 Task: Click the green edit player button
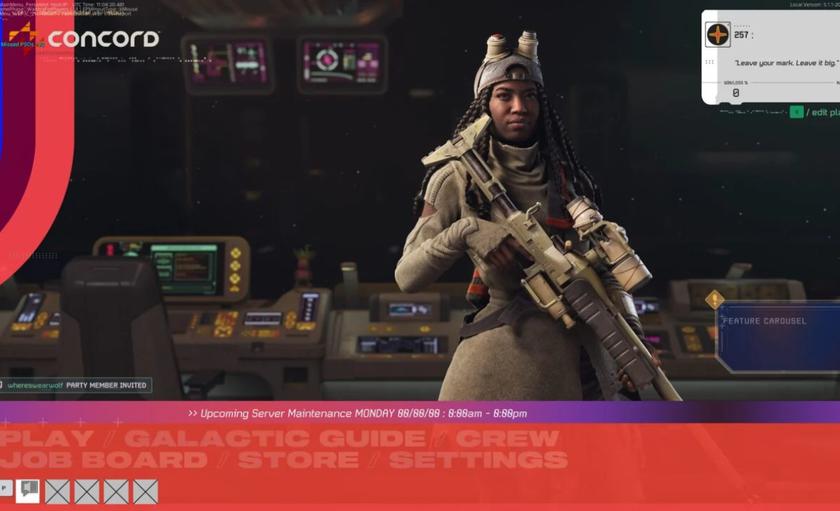(797, 112)
